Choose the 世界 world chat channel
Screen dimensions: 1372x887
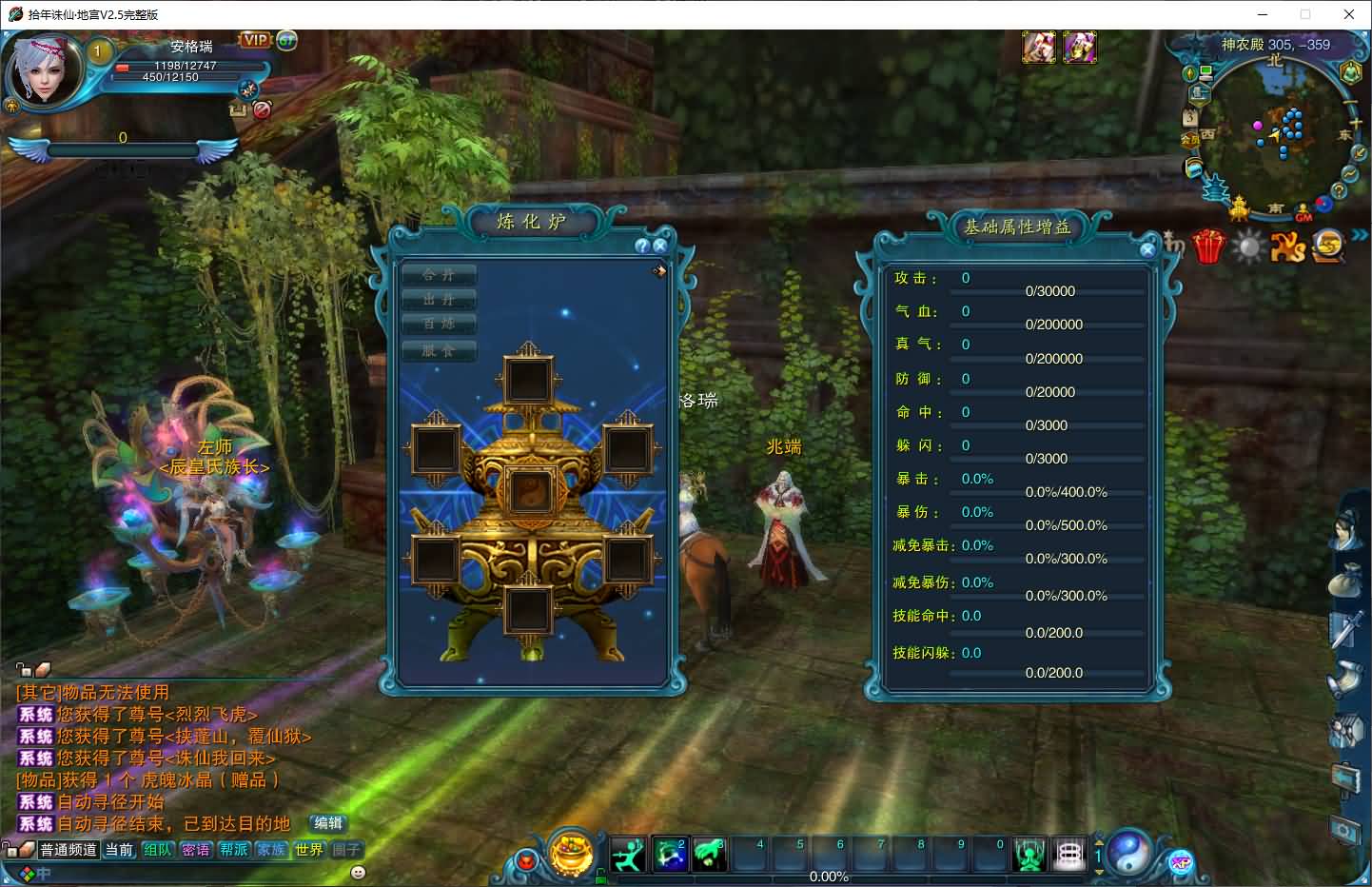309,850
